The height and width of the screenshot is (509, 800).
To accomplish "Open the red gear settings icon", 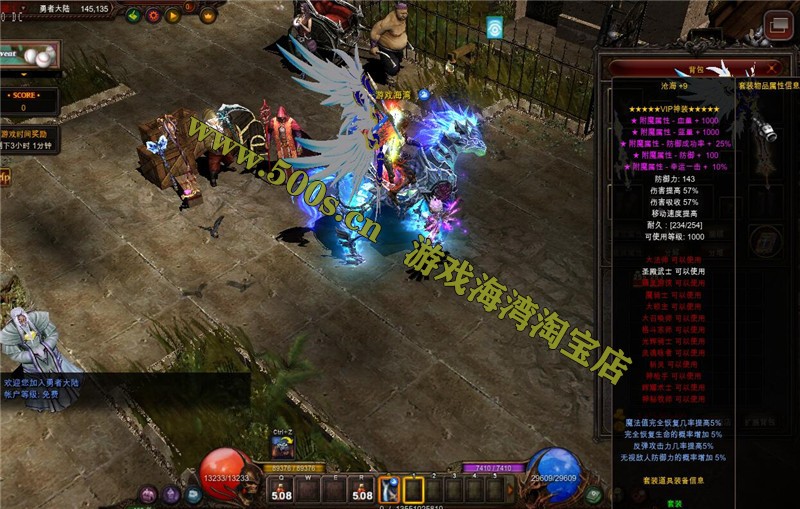I will [x=153, y=15].
